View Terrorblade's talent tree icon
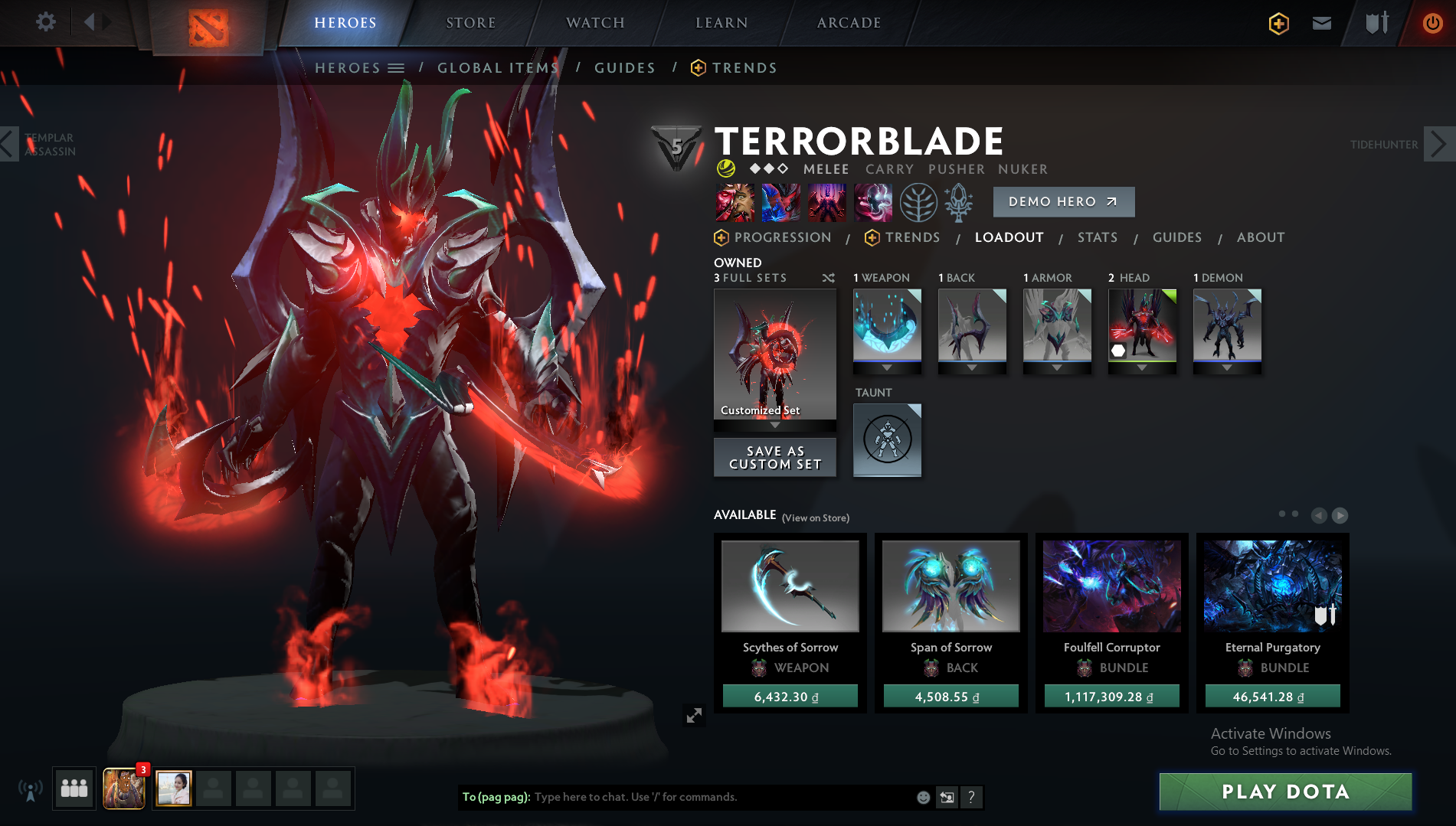The image size is (1456, 826). point(918,202)
